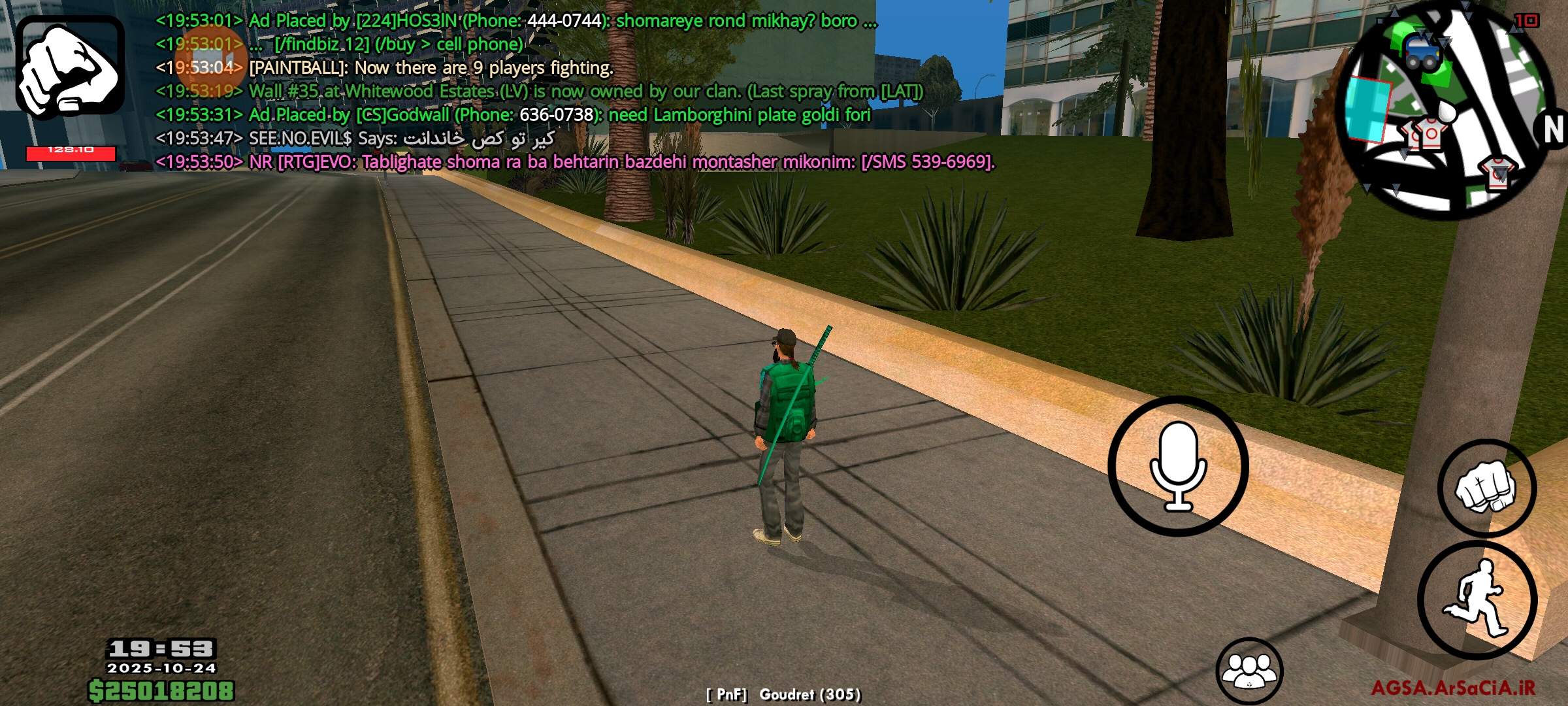1568x706 pixels.
Task: Expand the chat log messages
Action: tap(523, 92)
